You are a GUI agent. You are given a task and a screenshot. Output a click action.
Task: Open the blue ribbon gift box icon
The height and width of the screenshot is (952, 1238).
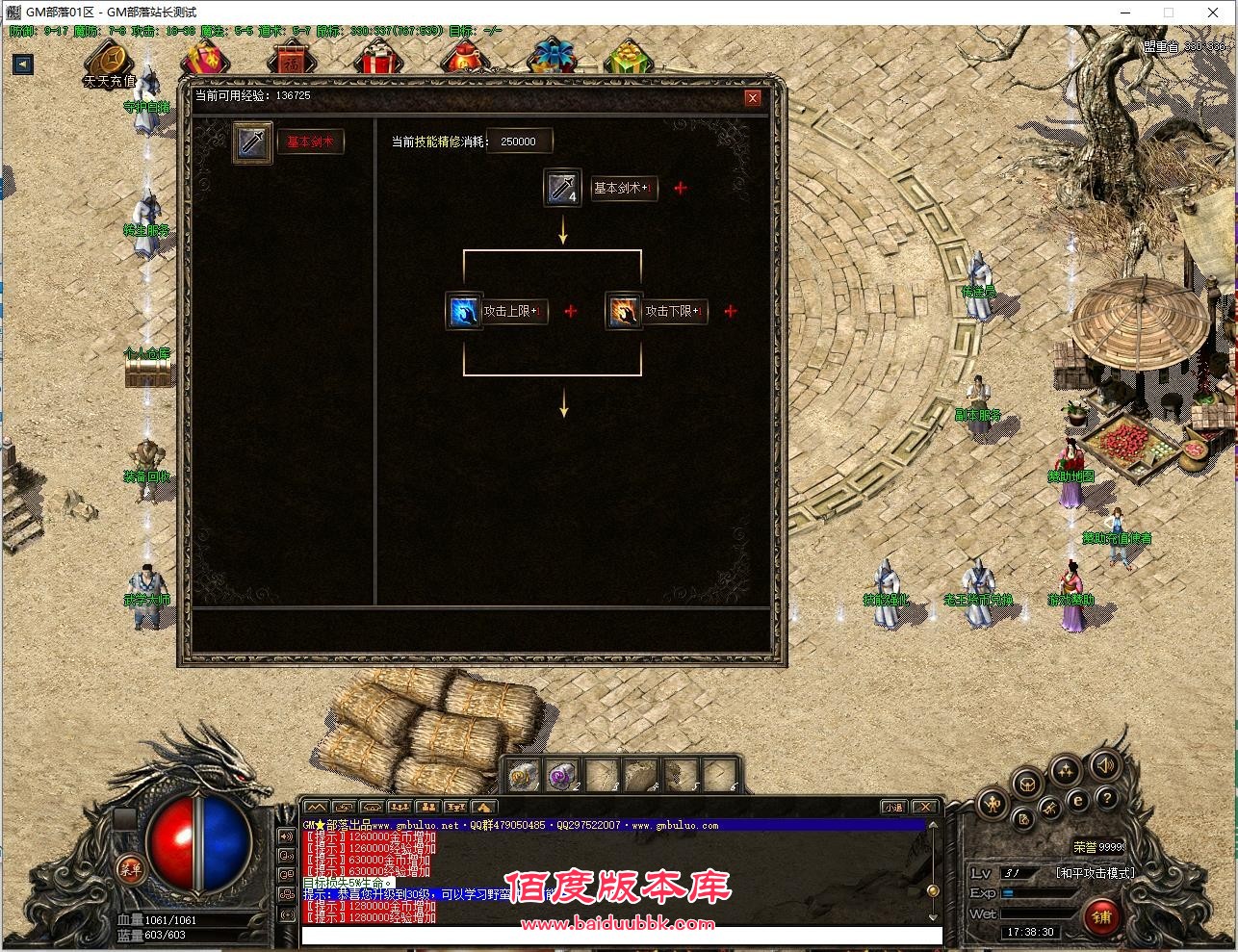point(551,56)
